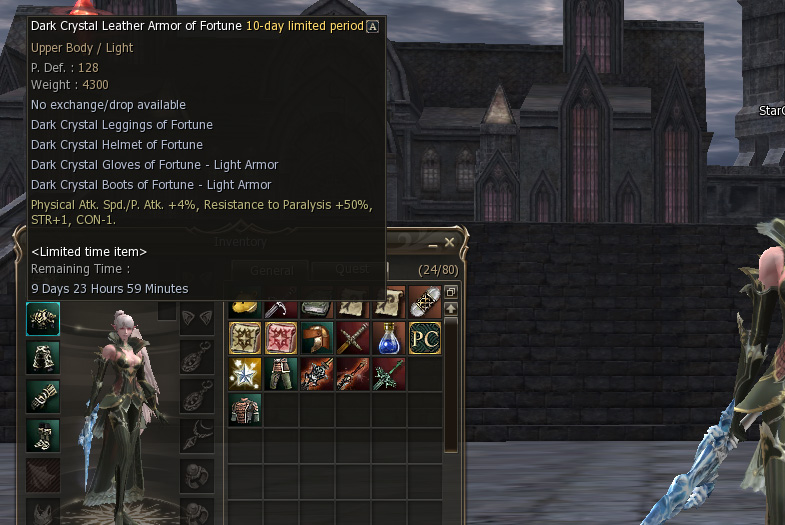
Task: Toggle the inventory window expand button
Action: 451,292
